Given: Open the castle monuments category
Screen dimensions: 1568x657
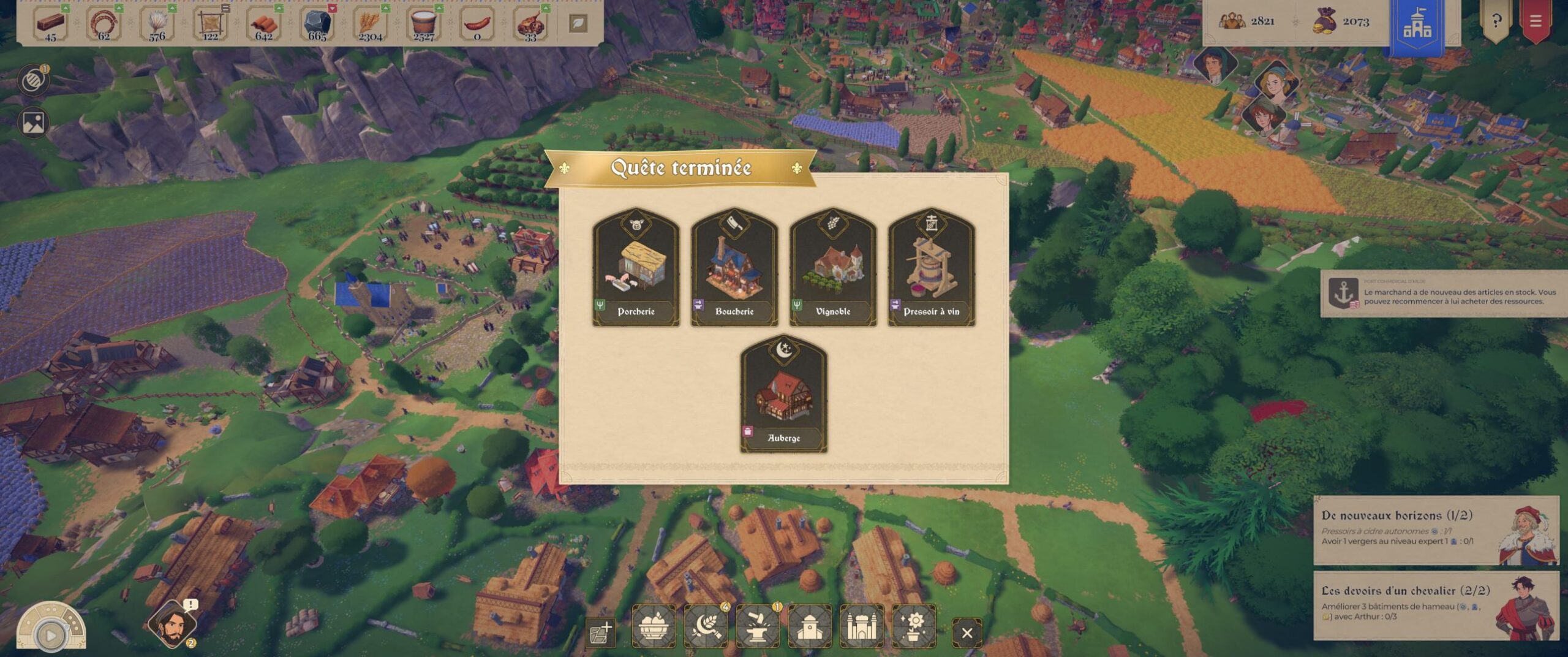Looking at the screenshot, I should 862,626.
